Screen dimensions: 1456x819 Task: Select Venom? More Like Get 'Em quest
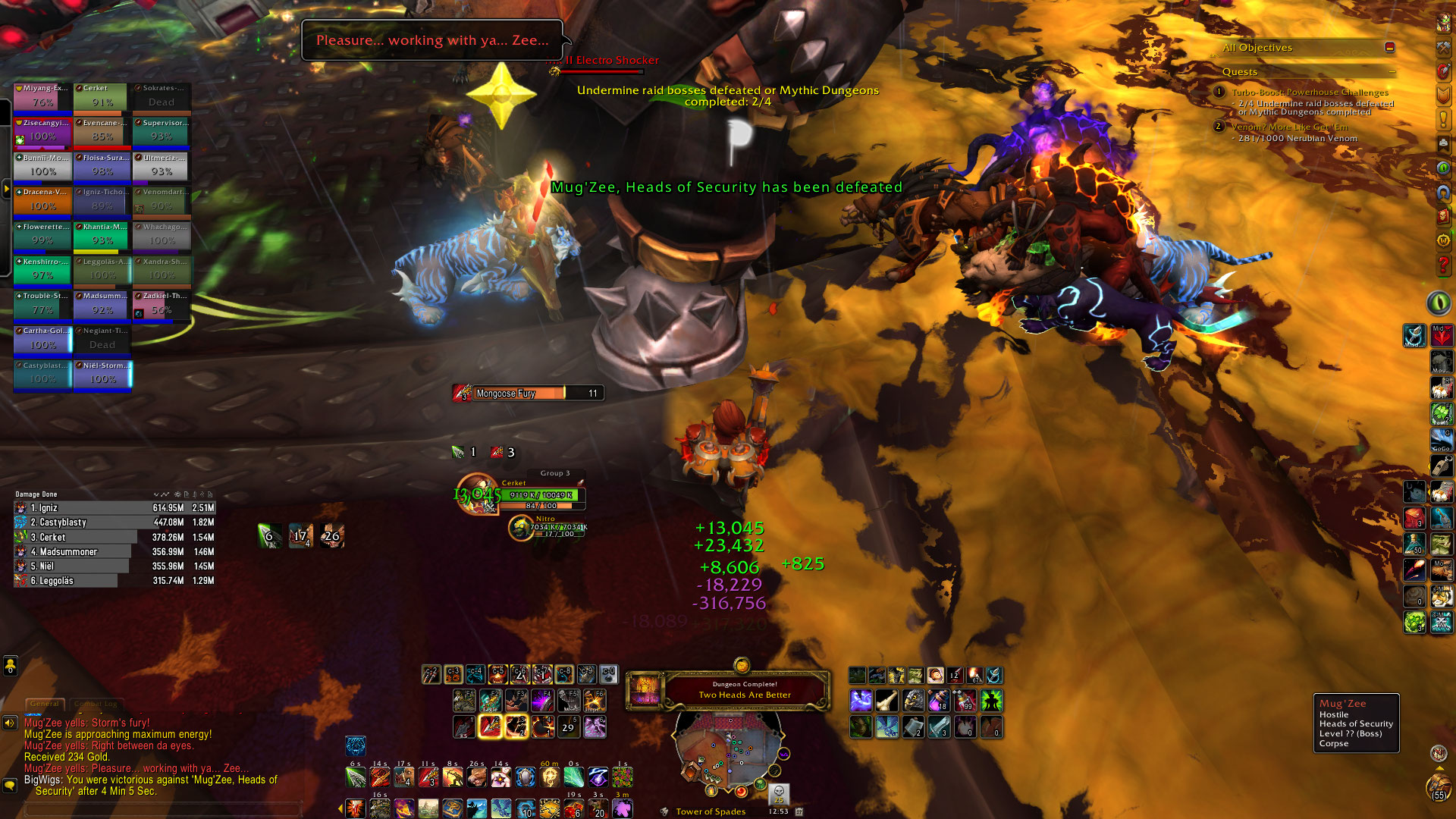(1289, 127)
